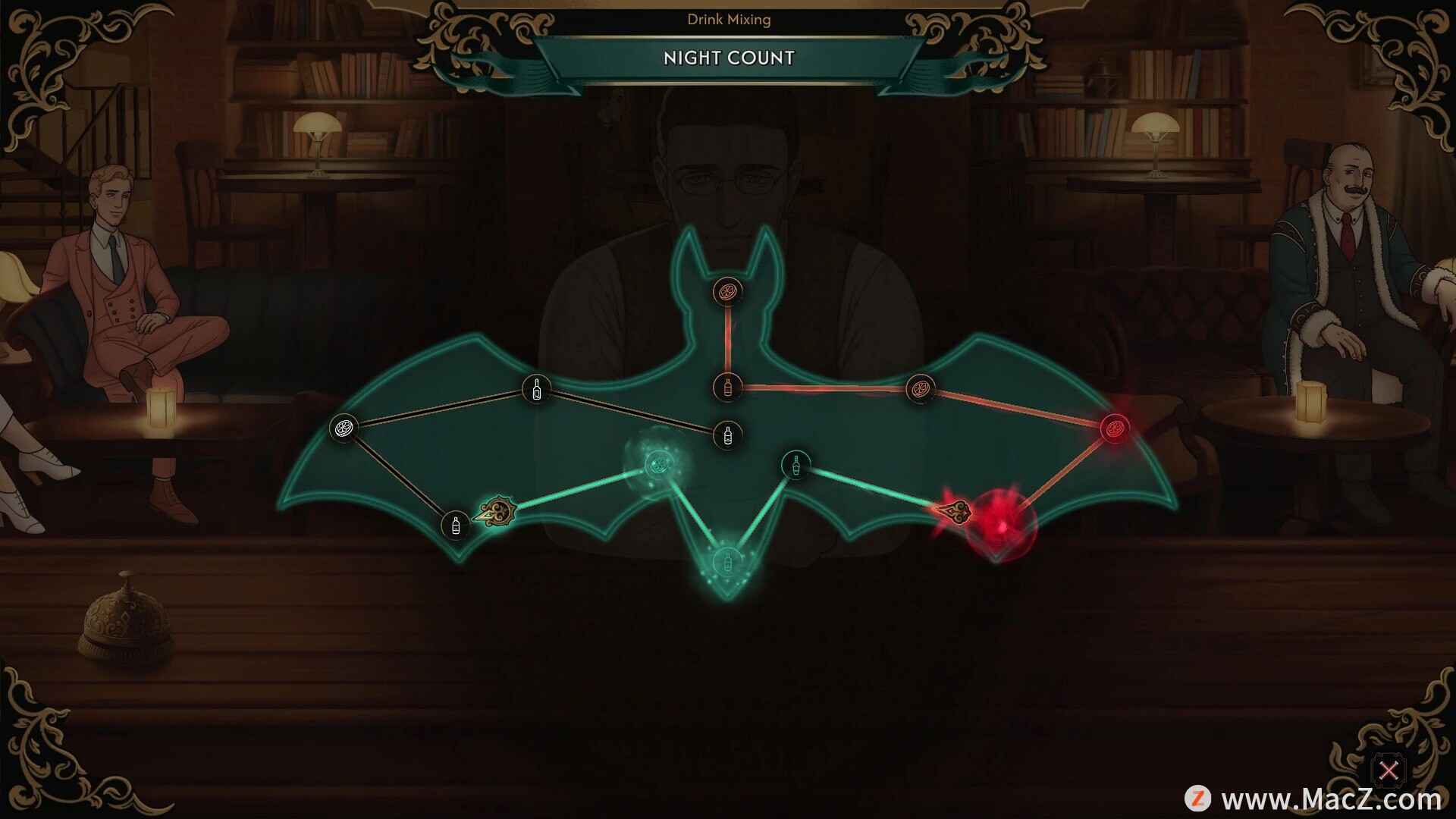Select the glowing teal citrus node
The image size is (1456, 819).
click(x=657, y=462)
